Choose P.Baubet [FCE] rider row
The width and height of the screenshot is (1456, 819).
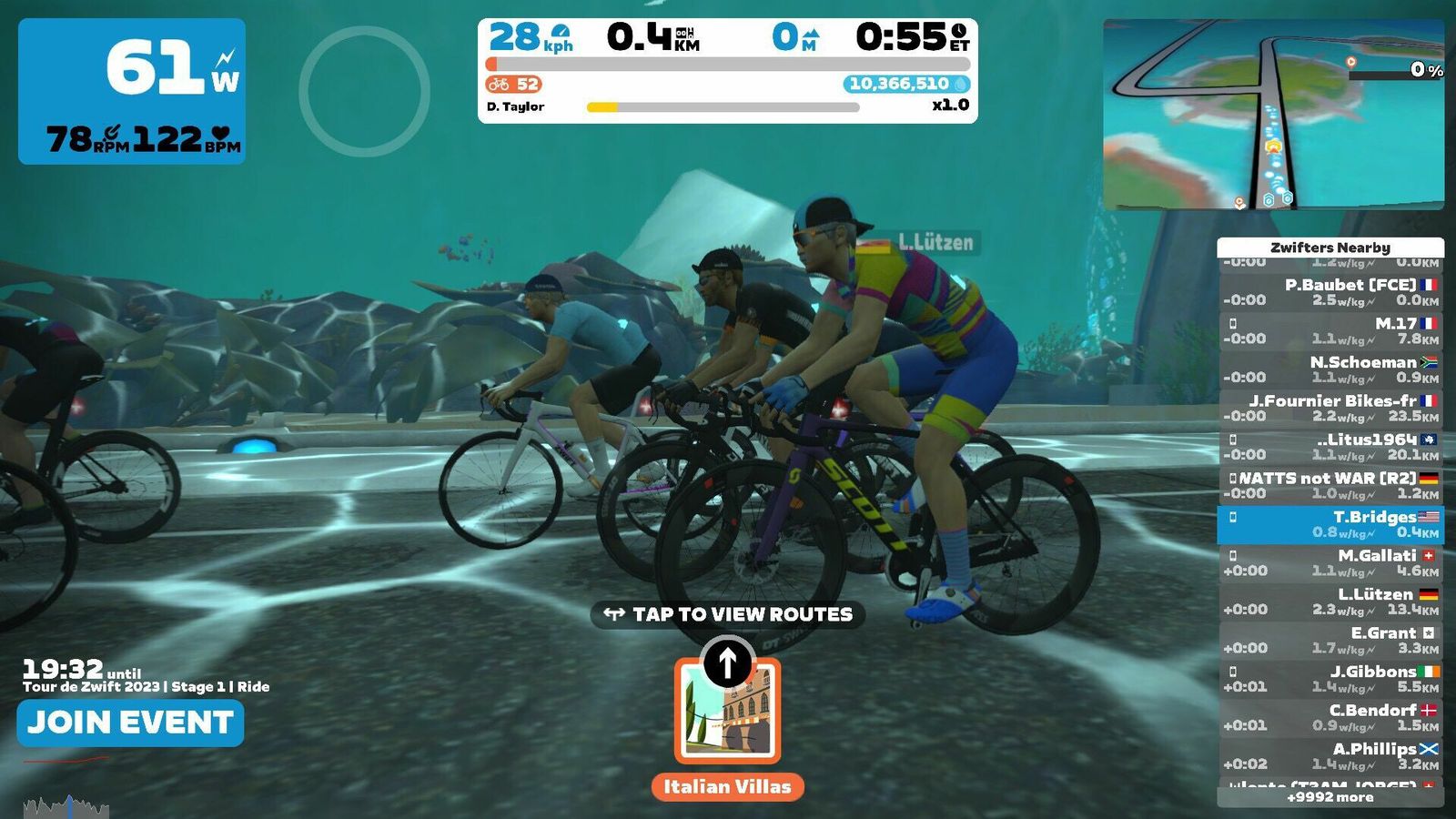click(1330, 293)
